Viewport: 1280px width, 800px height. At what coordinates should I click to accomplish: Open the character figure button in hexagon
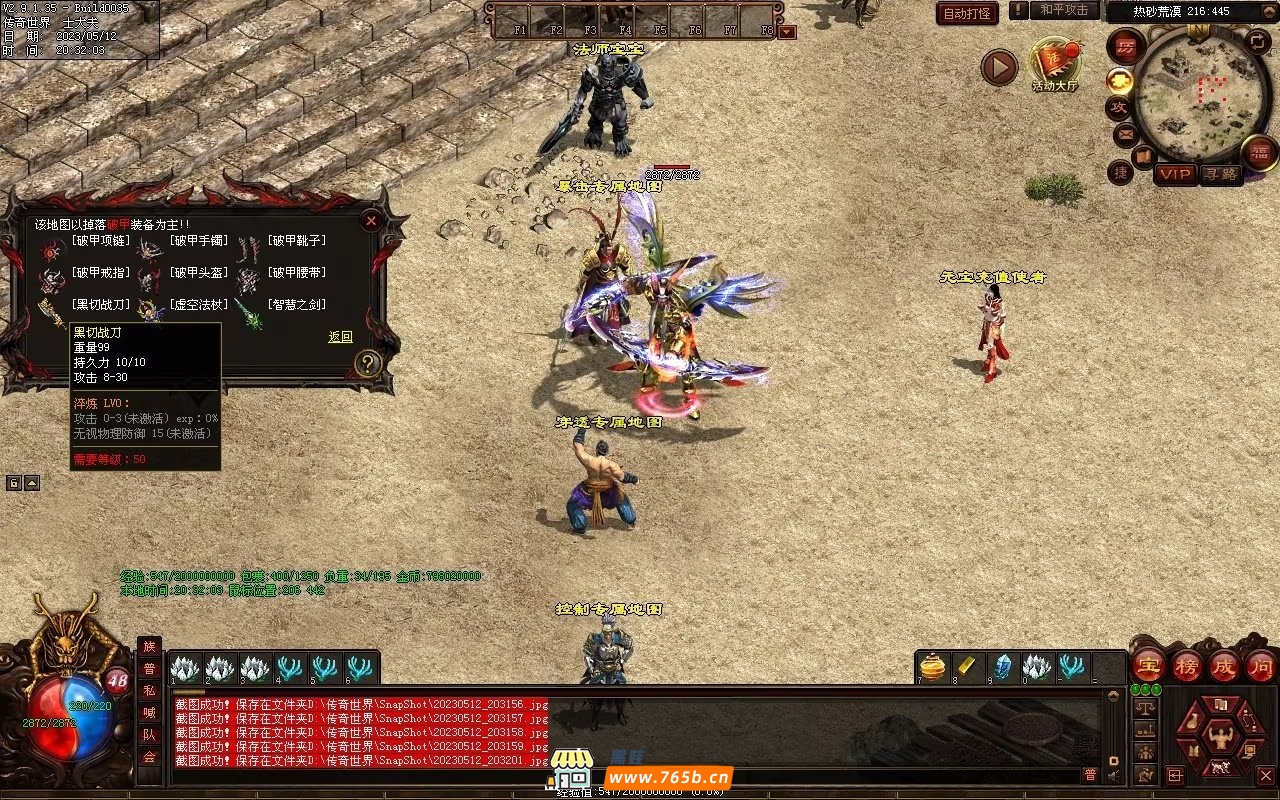(x=1220, y=739)
